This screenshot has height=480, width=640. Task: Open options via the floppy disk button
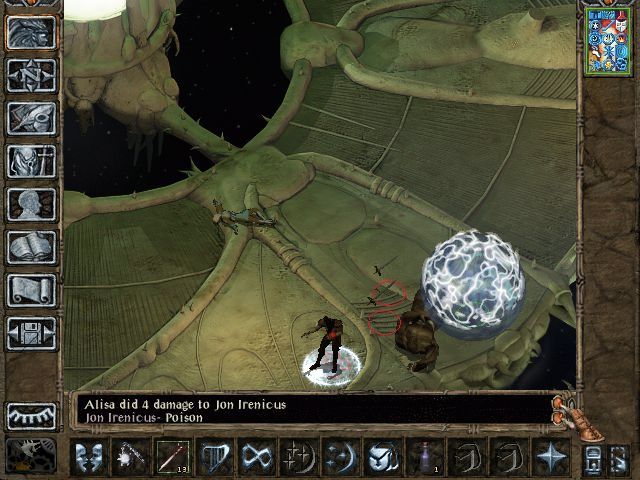click(31, 333)
